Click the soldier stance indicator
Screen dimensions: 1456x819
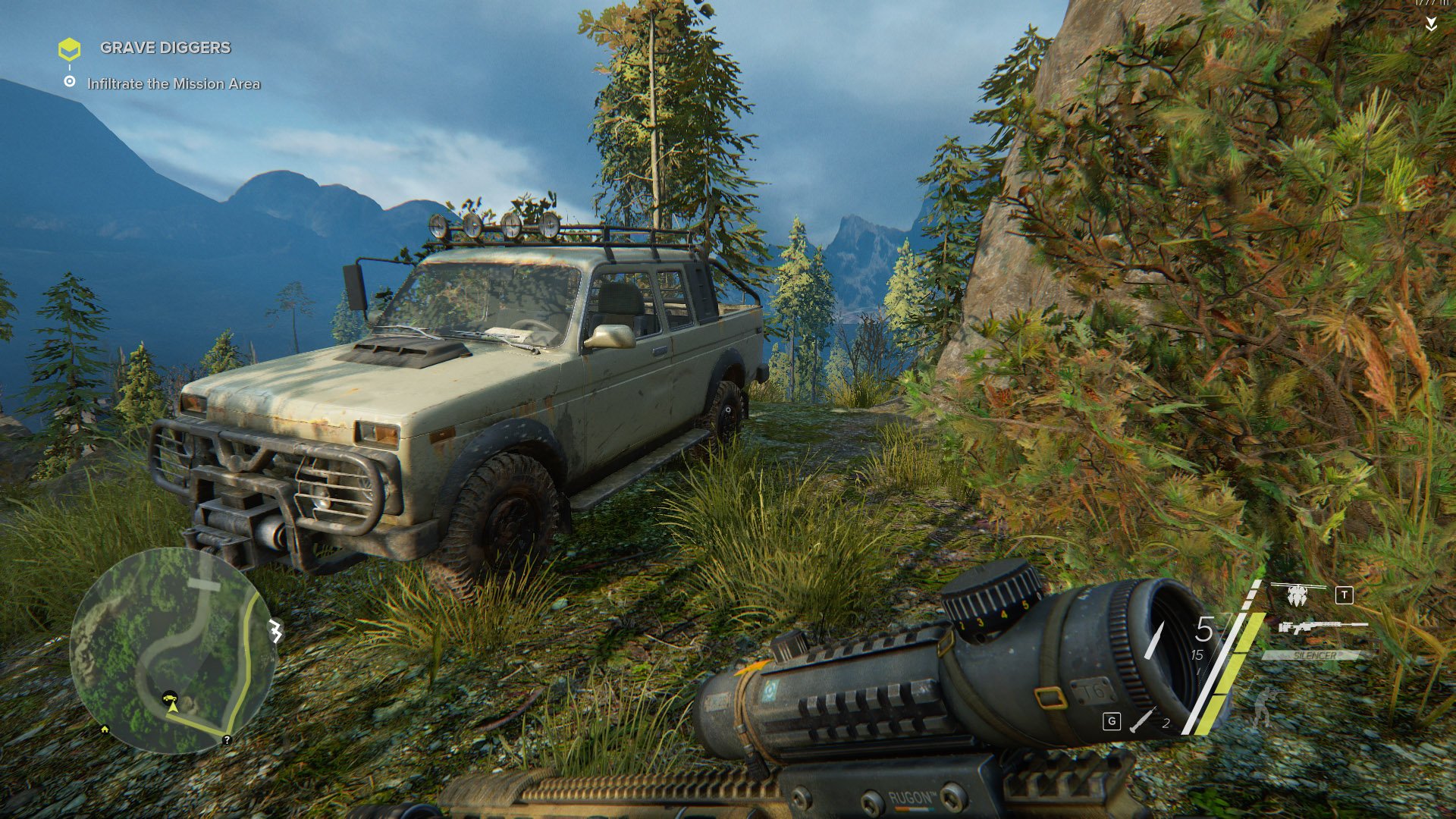pos(1265,707)
